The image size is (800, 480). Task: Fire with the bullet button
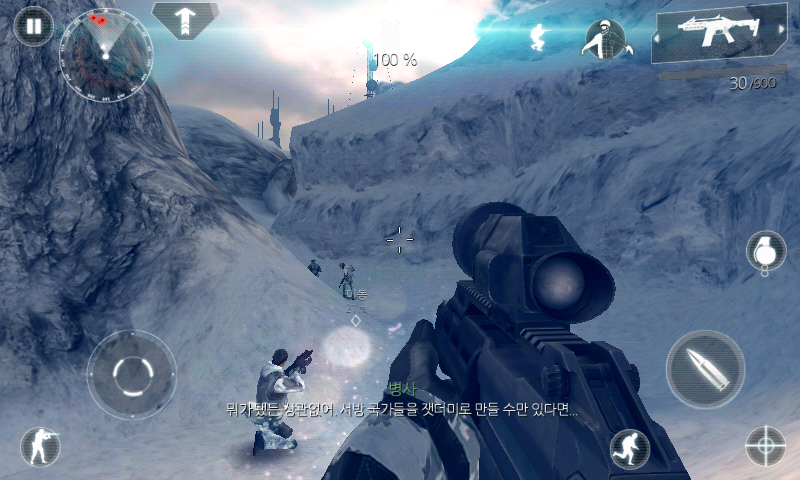point(705,369)
